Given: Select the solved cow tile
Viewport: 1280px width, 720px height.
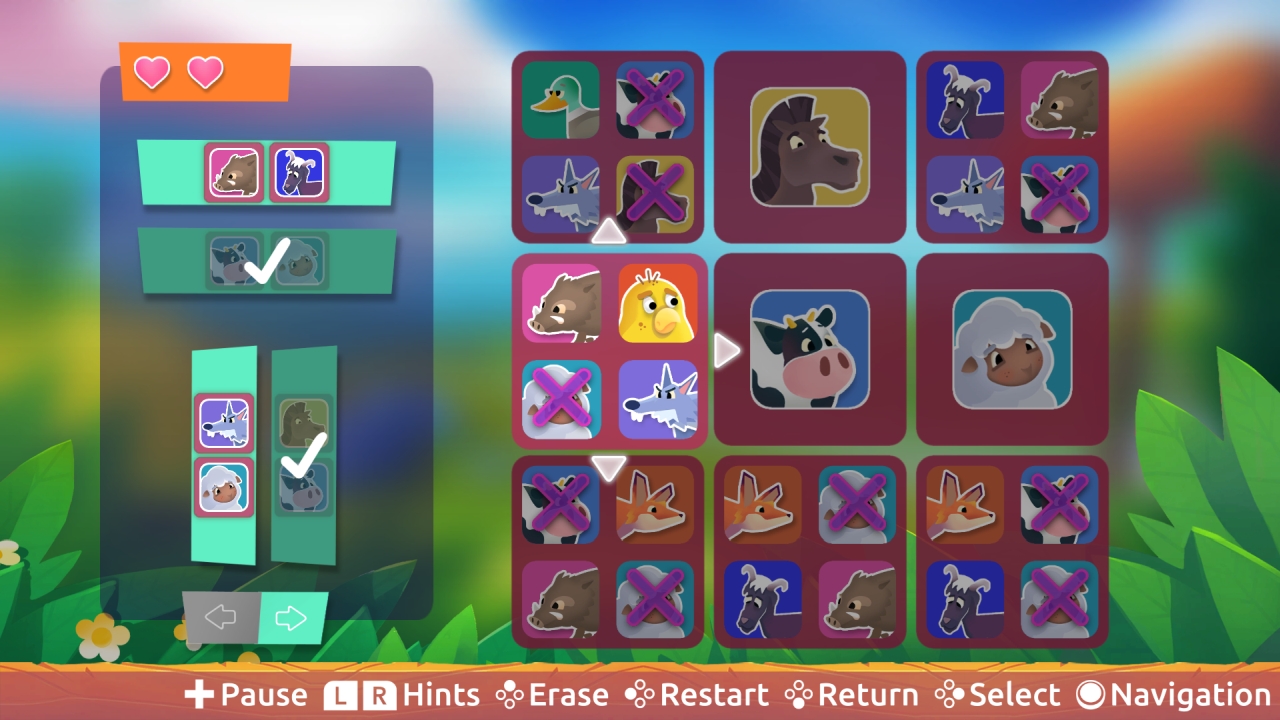Looking at the screenshot, I should (810, 350).
